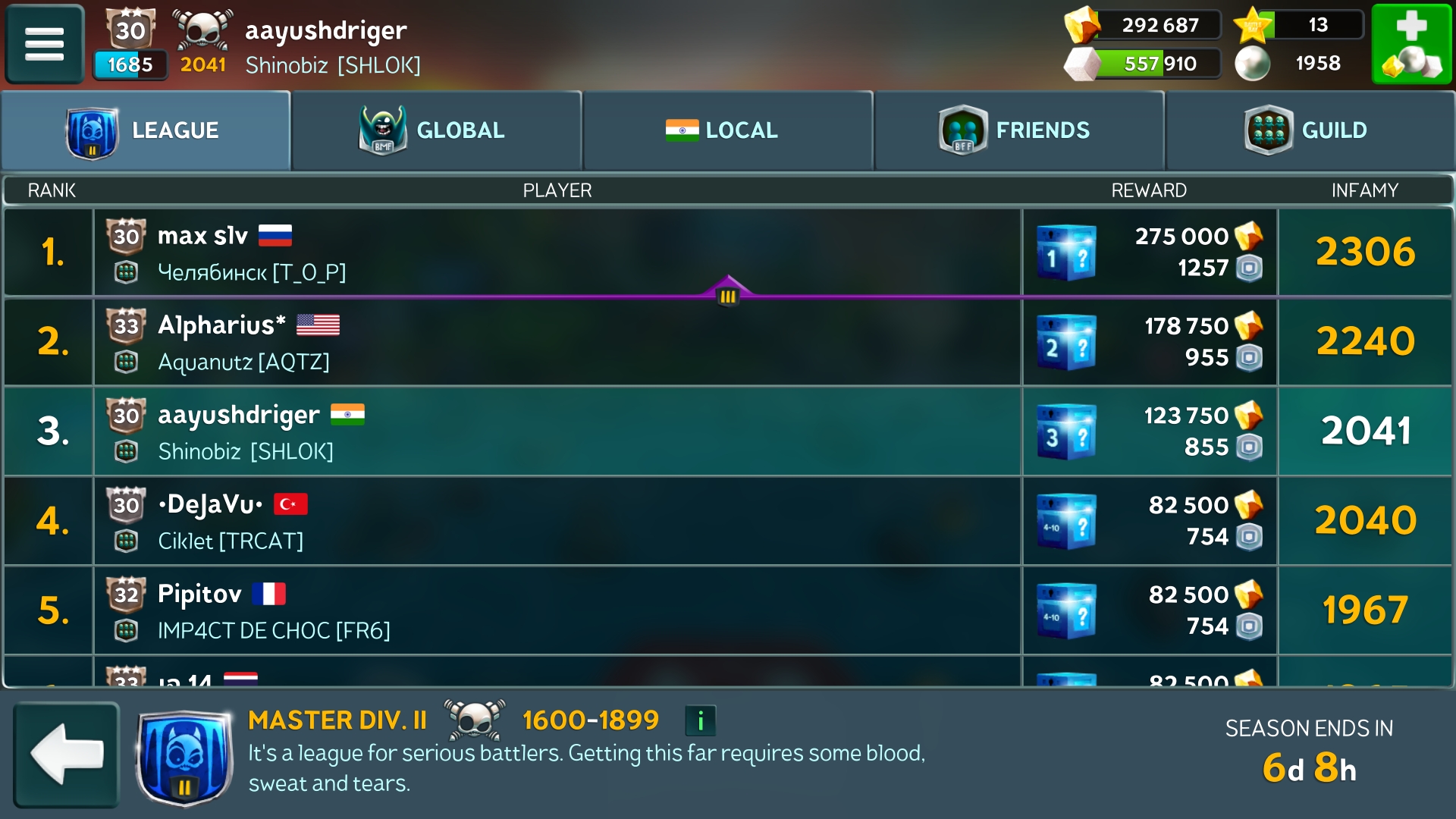Image resolution: width=1456 pixels, height=819 pixels.
Task: Tap the rank 2 reward crate
Action: [x=1065, y=342]
